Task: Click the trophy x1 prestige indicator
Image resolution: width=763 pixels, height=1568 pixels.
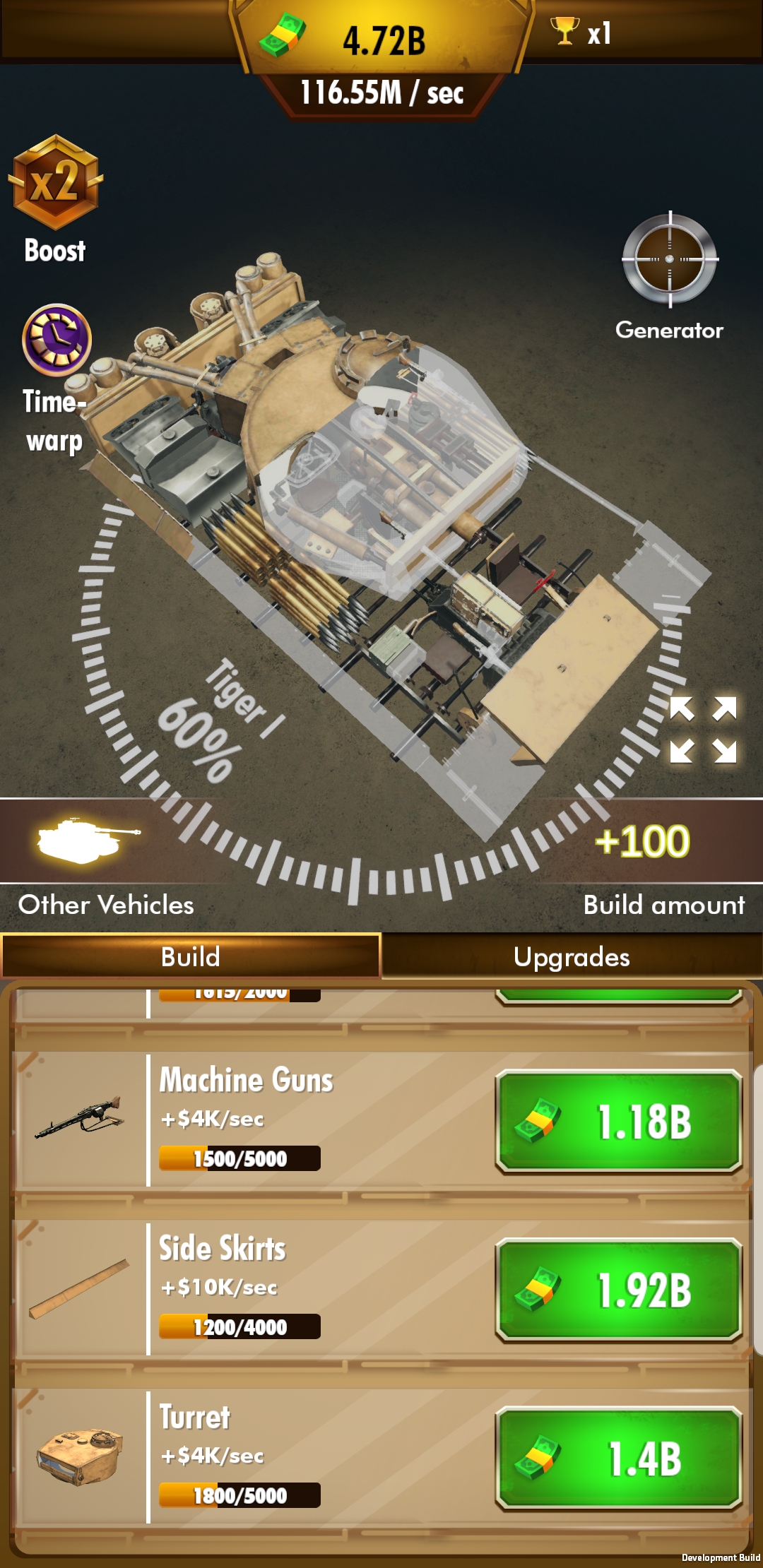Action: pyautogui.click(x=581, y=32)
